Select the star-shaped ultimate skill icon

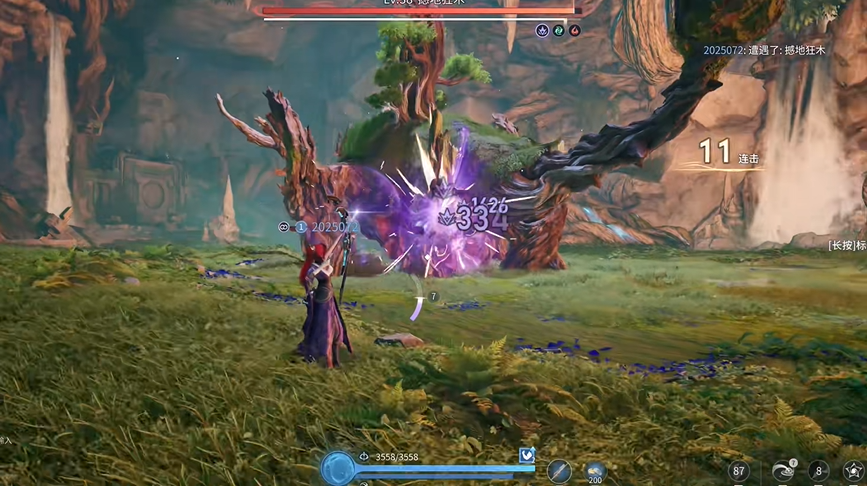854,471
